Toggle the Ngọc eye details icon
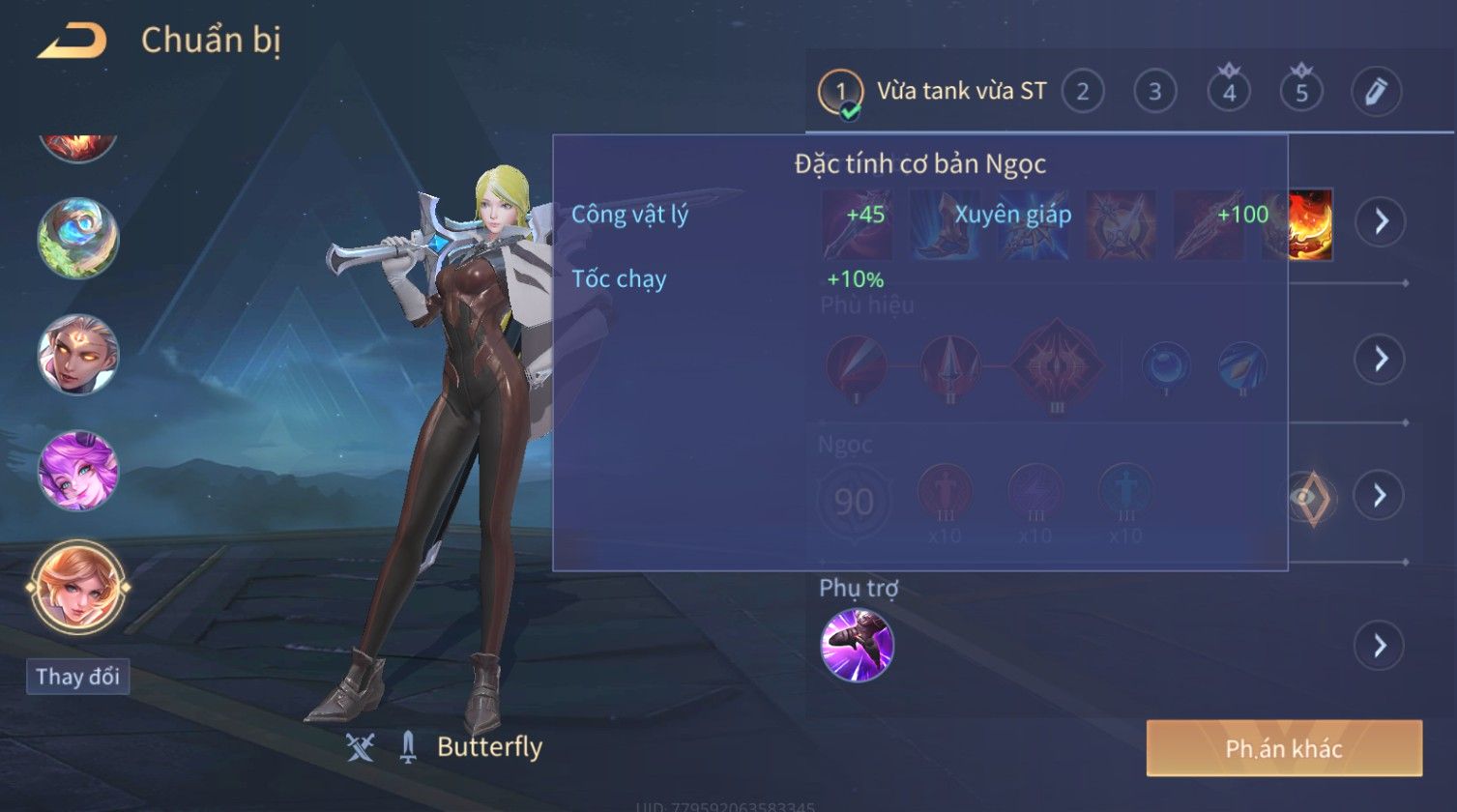 click(1309, 497)
